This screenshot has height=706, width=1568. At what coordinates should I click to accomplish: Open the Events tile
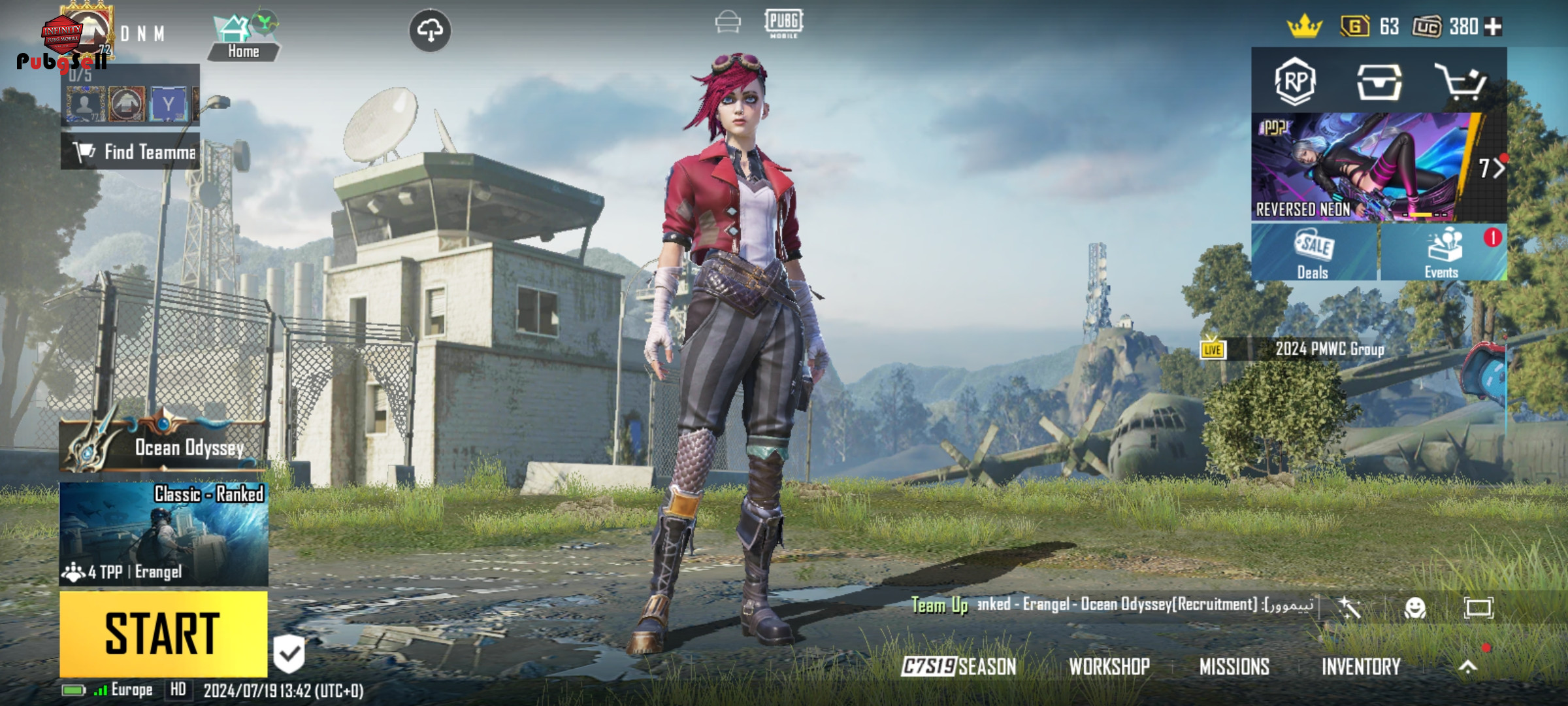1443,253
